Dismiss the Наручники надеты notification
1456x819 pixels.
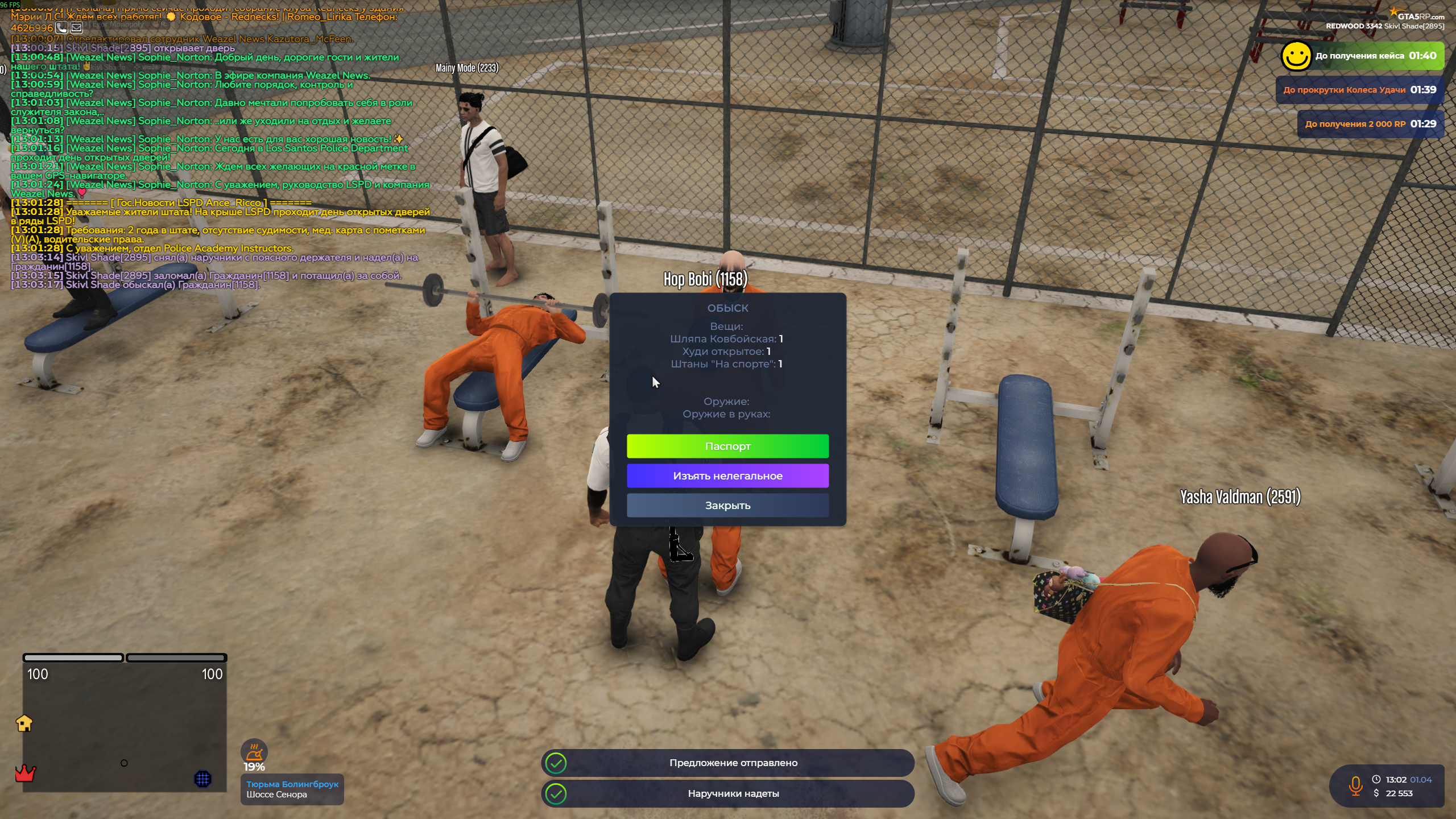coord(727,793)
